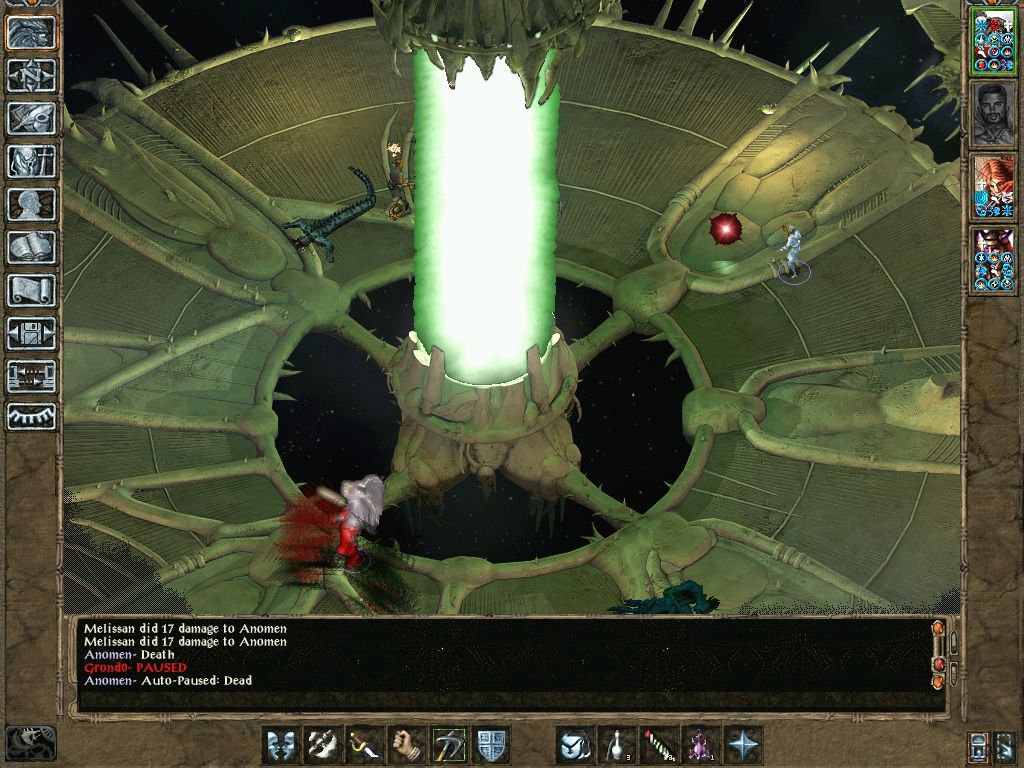Use the potion flask quick item
The height and width of the screenshot is (768, 1024).
coord(617,745)
